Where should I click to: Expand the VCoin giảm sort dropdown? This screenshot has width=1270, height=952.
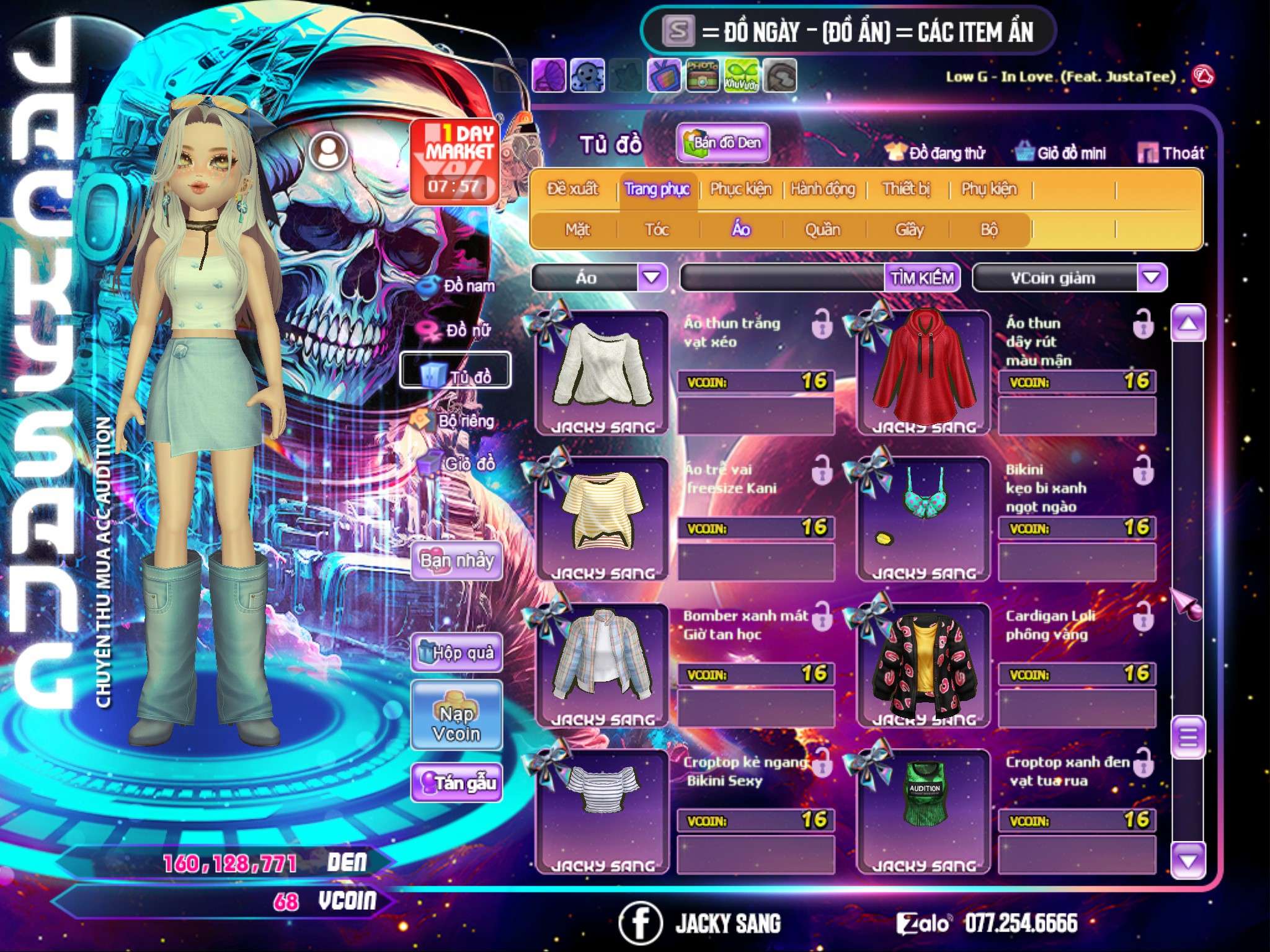[x=1152, y=278]
